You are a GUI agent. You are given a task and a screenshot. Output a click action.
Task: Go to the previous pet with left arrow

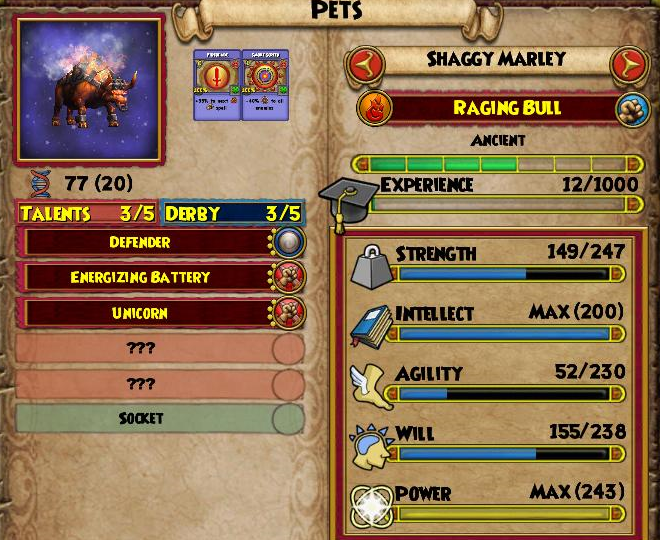[x=367, y=66]
